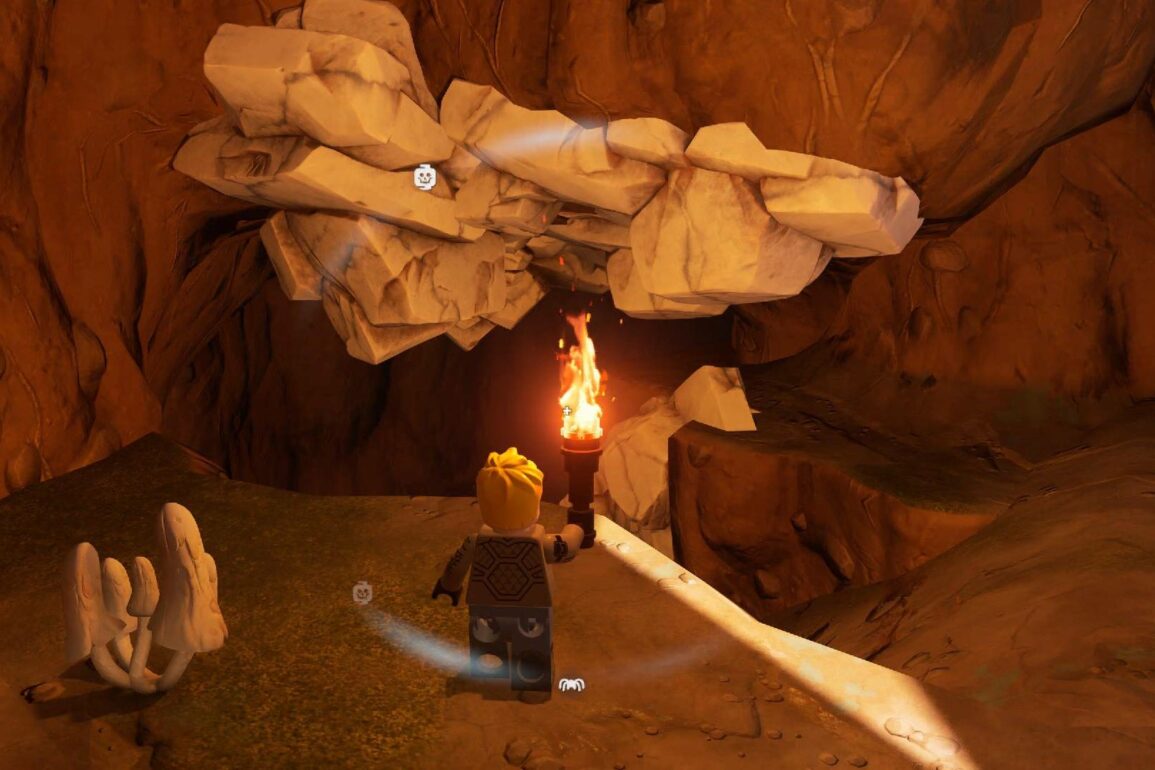
Task: Select the skeleton head marker on the overhanging rocks
Action: click(x=424, y=178)
